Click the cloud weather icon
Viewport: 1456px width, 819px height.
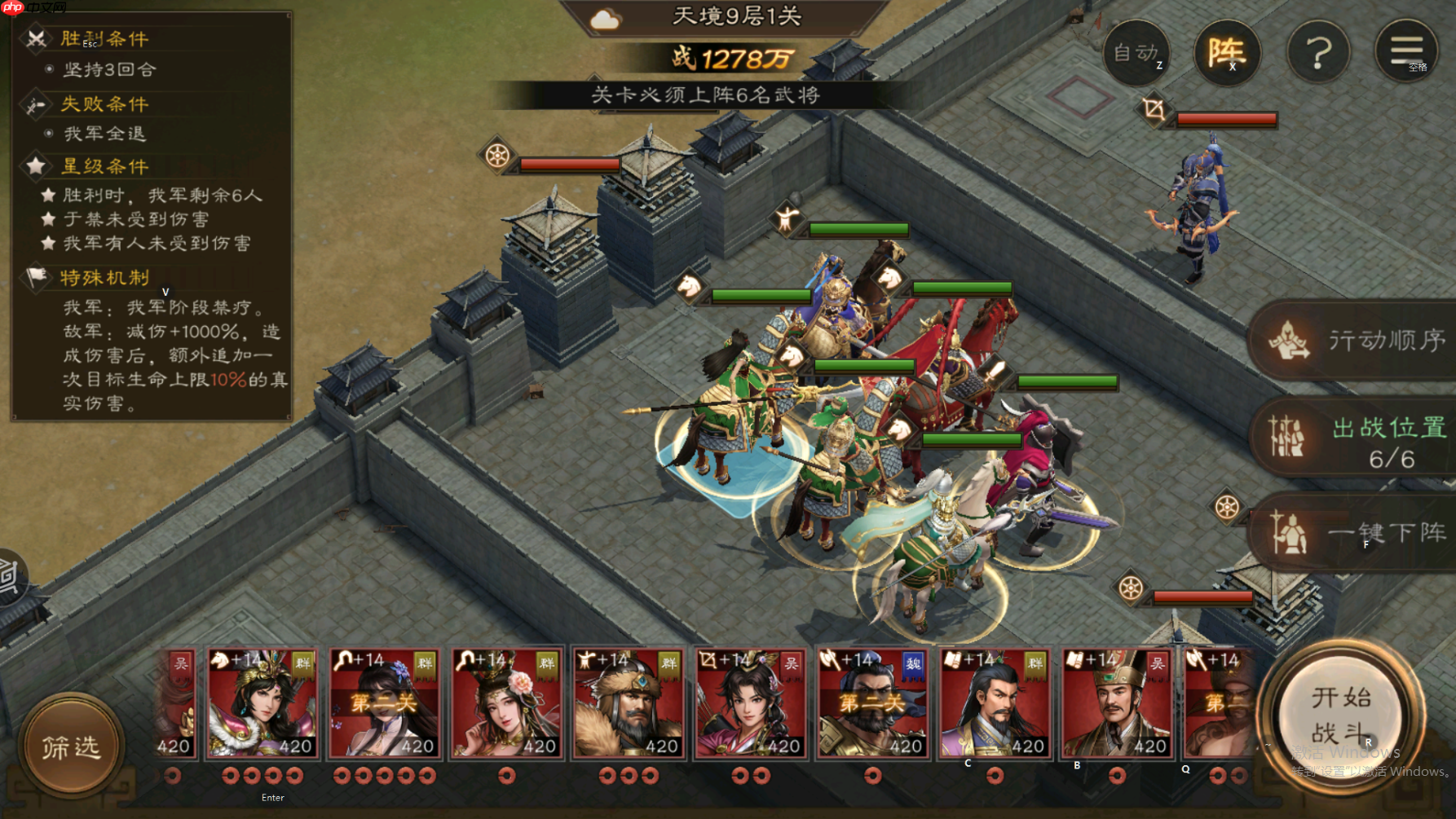605,19
